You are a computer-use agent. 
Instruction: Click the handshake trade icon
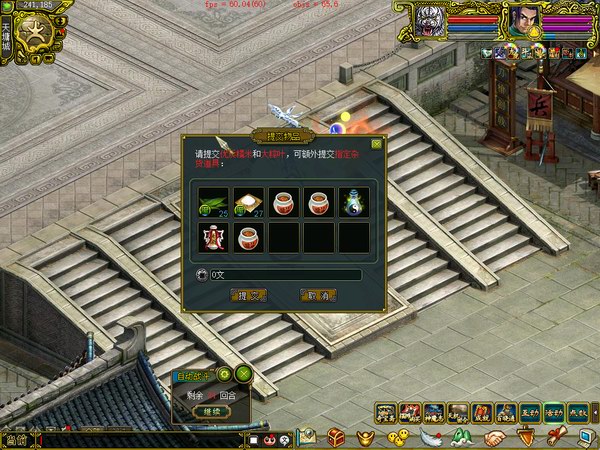494,437
